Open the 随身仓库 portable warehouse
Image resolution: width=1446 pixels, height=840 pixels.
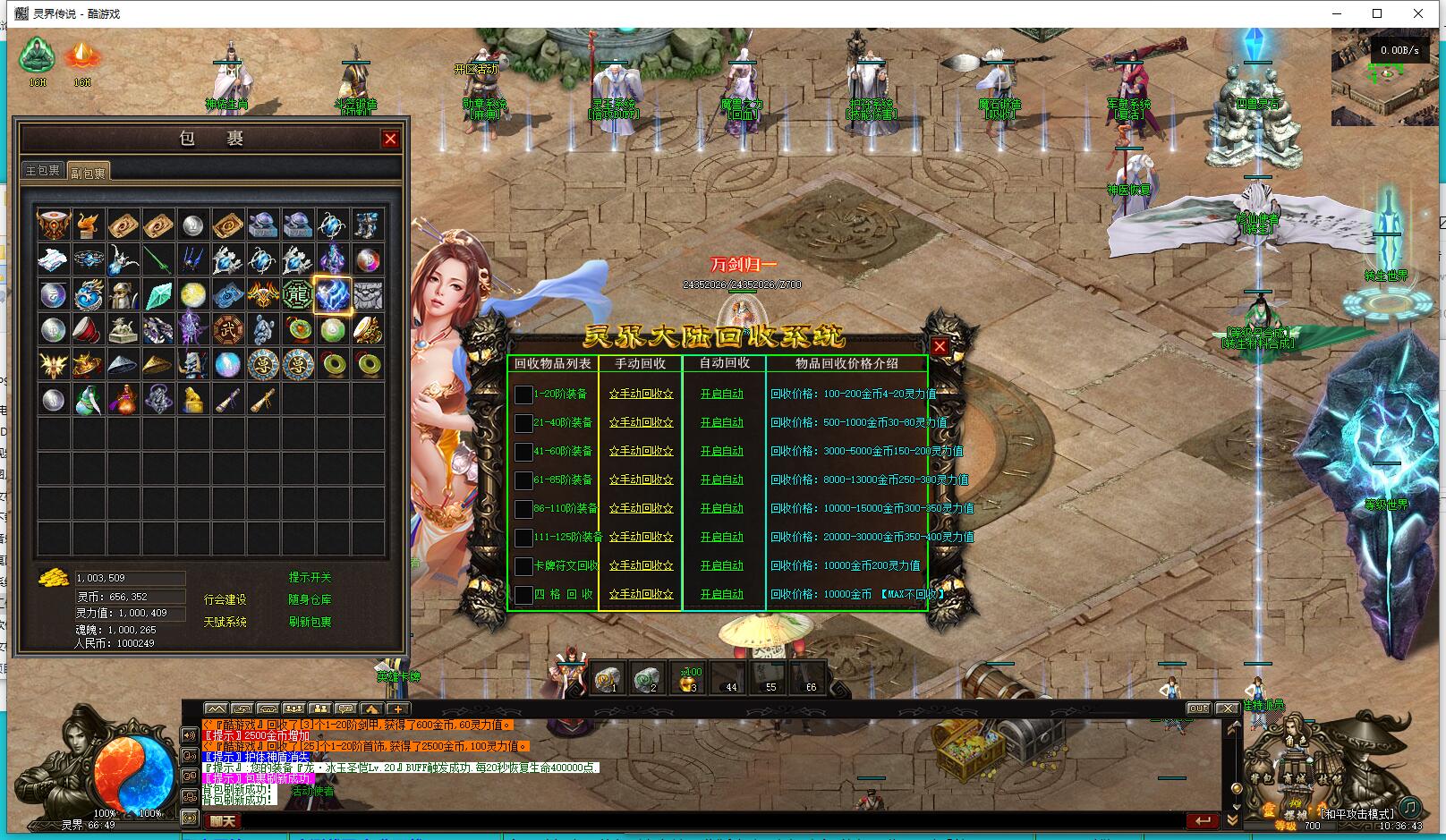(x=310, y=599)
